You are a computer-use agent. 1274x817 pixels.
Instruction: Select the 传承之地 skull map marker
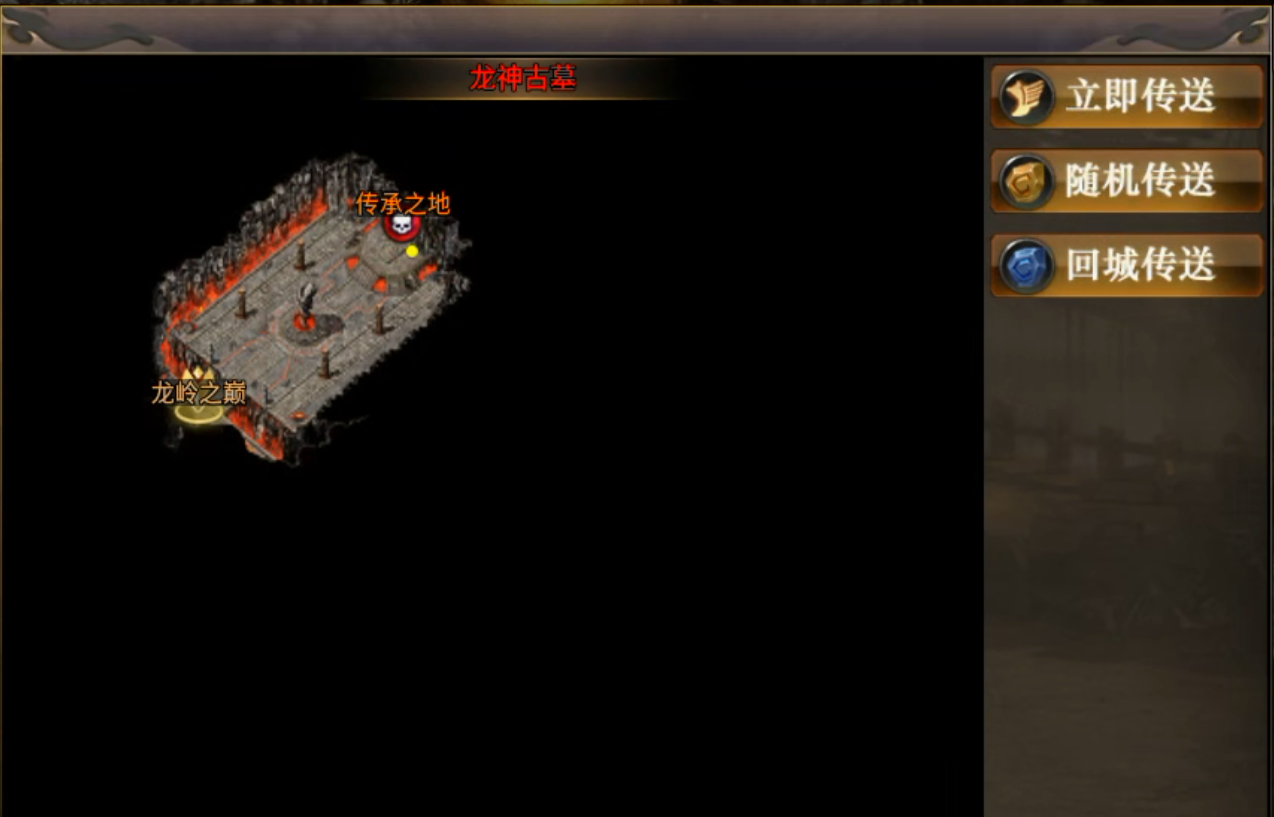point(402,225)
